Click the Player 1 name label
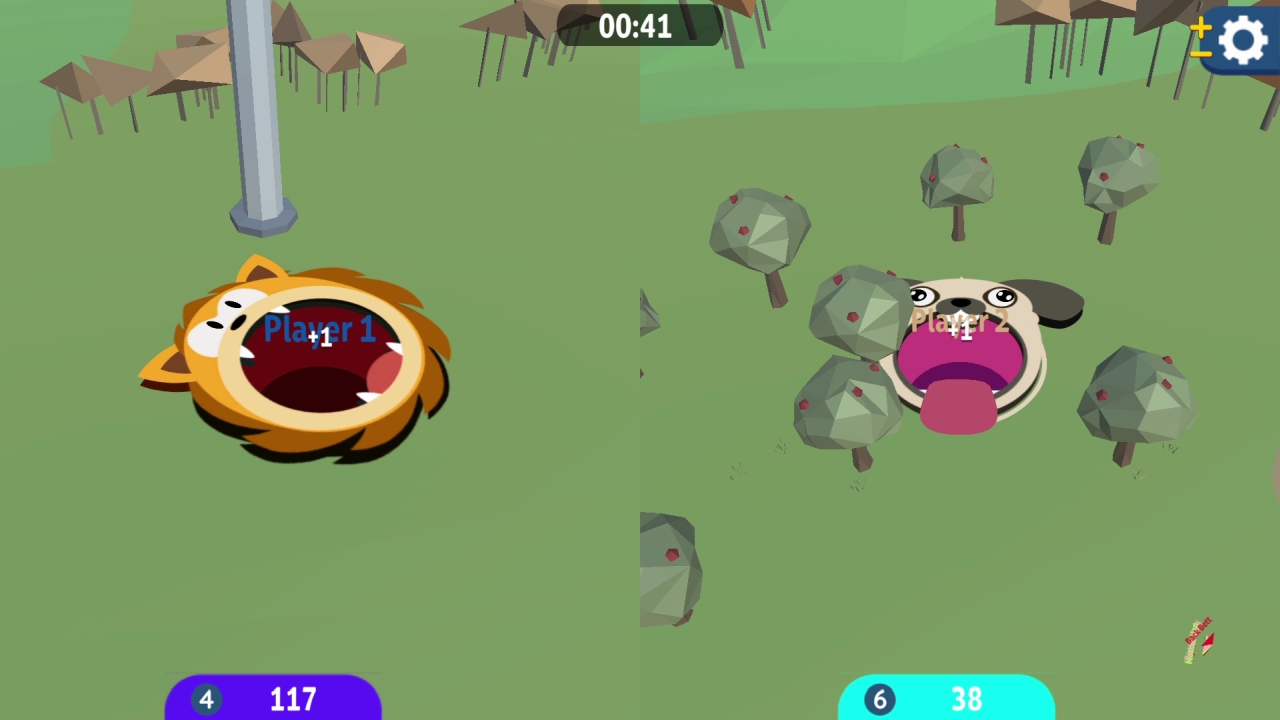Viewport: 1280px width, 720px height. tap(319, 330)
